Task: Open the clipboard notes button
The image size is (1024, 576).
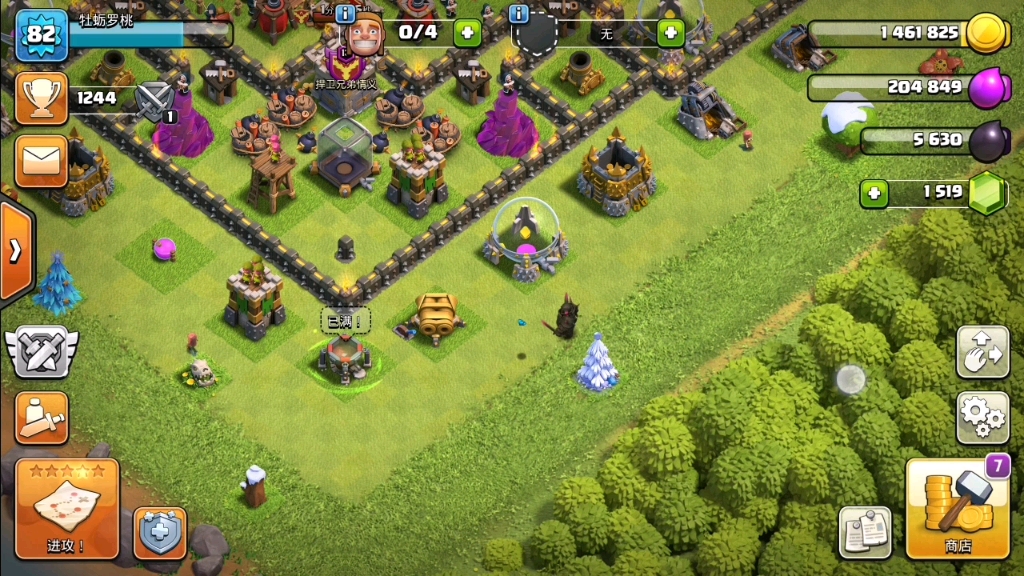Action: 865,531
